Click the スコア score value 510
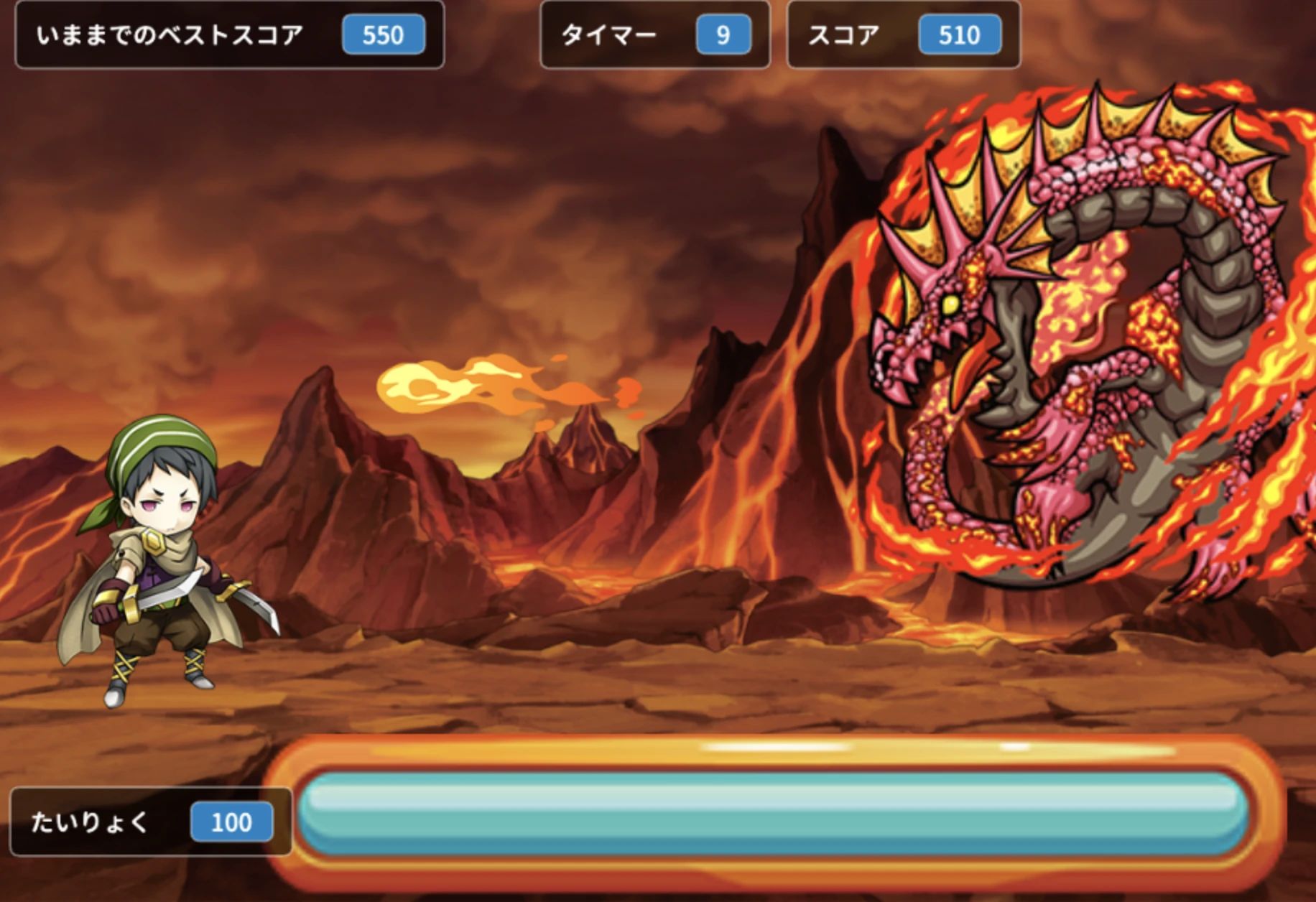The image size is (1316, 902). tap(958, 35)
